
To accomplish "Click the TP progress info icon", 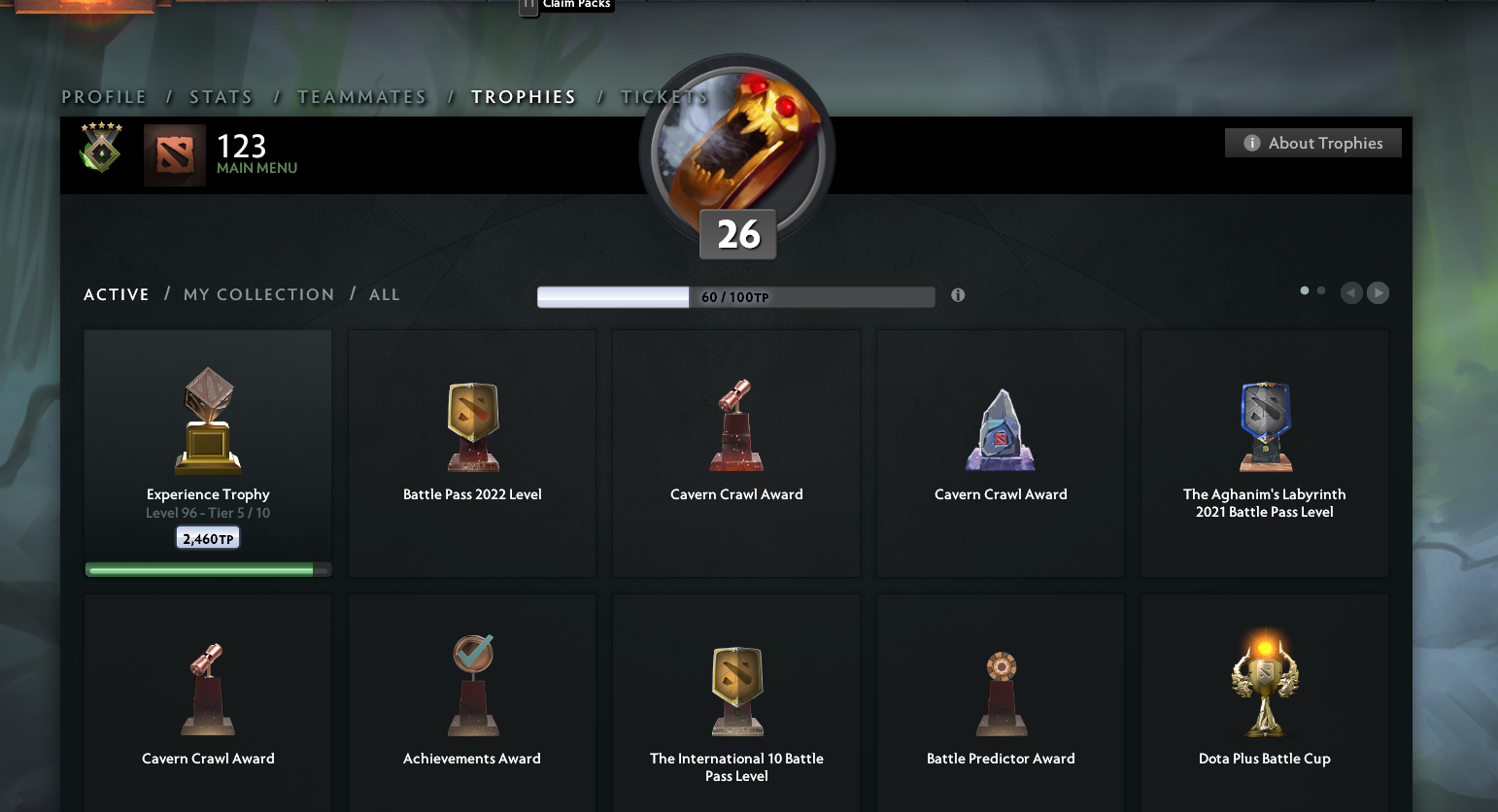I will 958,294.
